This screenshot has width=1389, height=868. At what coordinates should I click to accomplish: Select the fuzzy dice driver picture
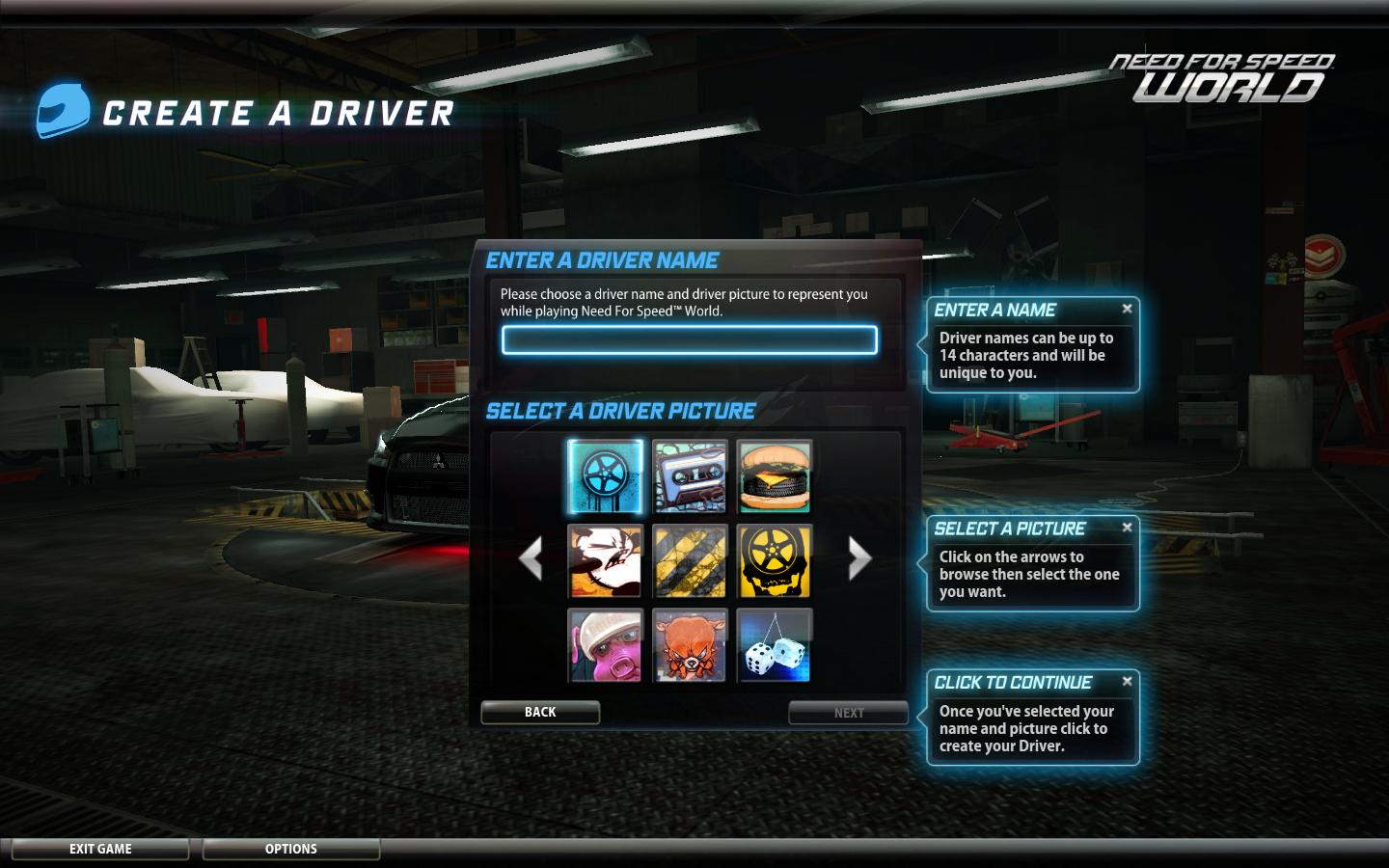click(x=774, y=645)
